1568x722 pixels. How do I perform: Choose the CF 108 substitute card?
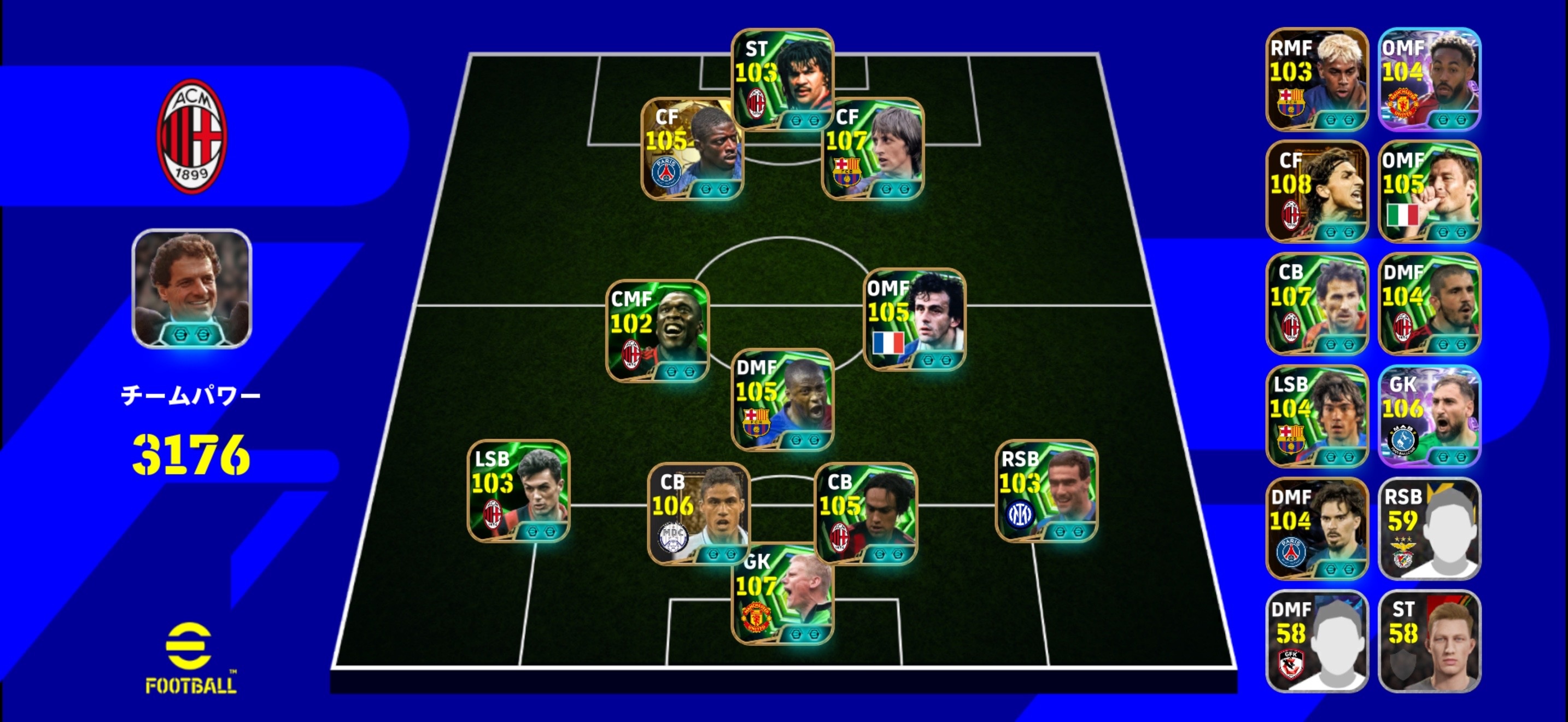point(1317,191)
